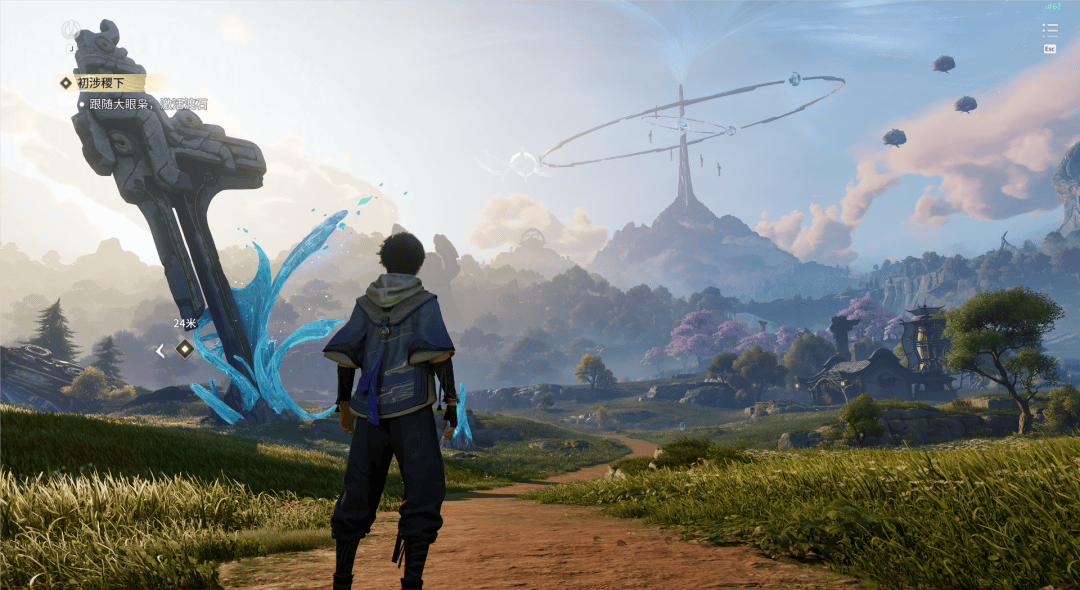
Task: Open the quest journal leaf icon
Action: tap(70, 30)
